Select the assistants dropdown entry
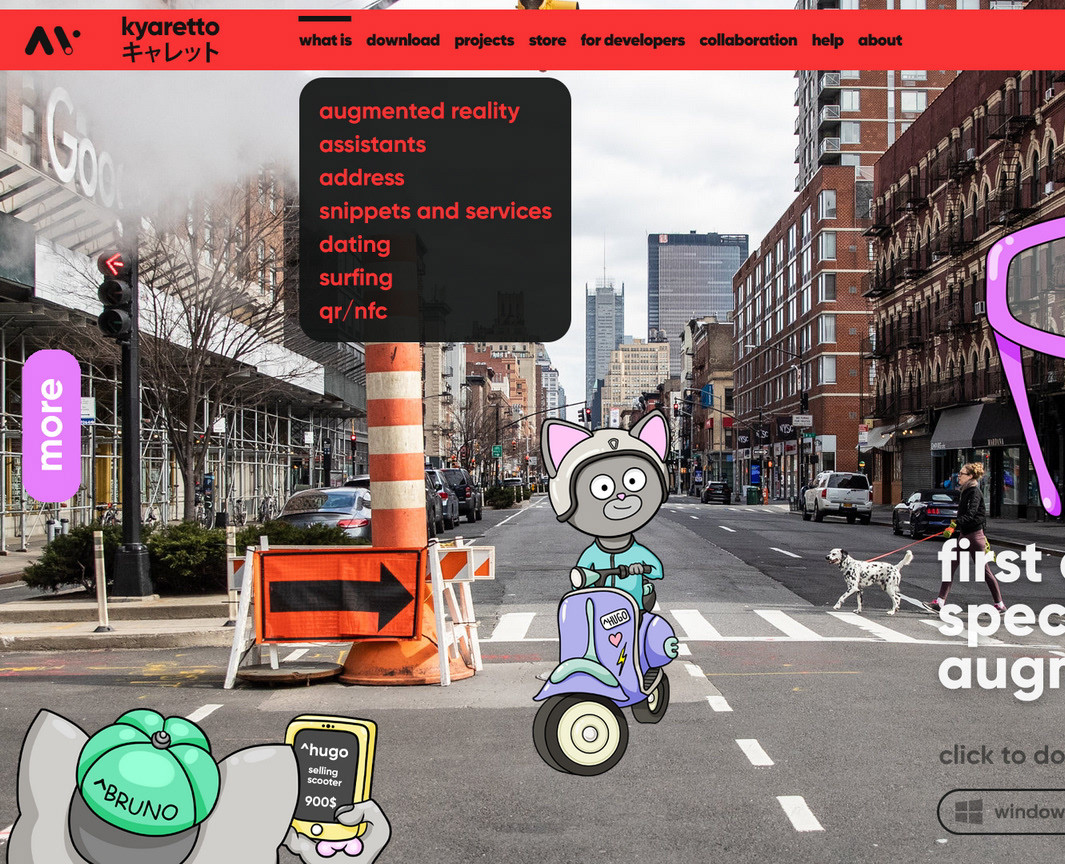This screenshot has width=1065, height=864. pyautogui.click(x=372, y=144)
